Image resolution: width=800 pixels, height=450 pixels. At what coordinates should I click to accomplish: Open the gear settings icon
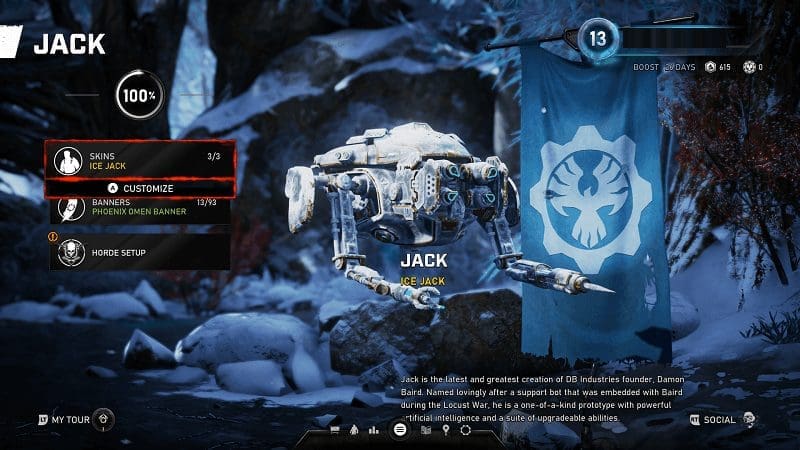coord(465,430)
